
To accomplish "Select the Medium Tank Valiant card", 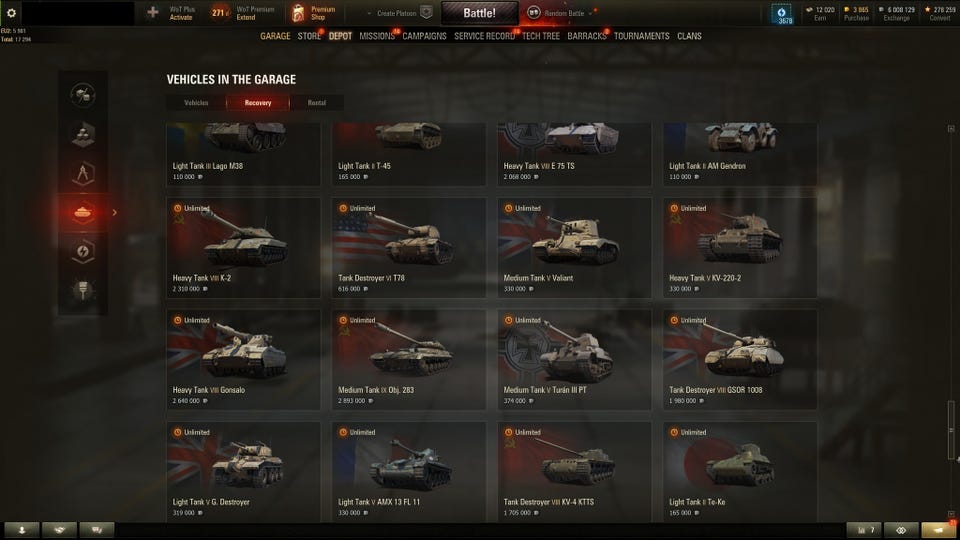I will pos(575,248).
